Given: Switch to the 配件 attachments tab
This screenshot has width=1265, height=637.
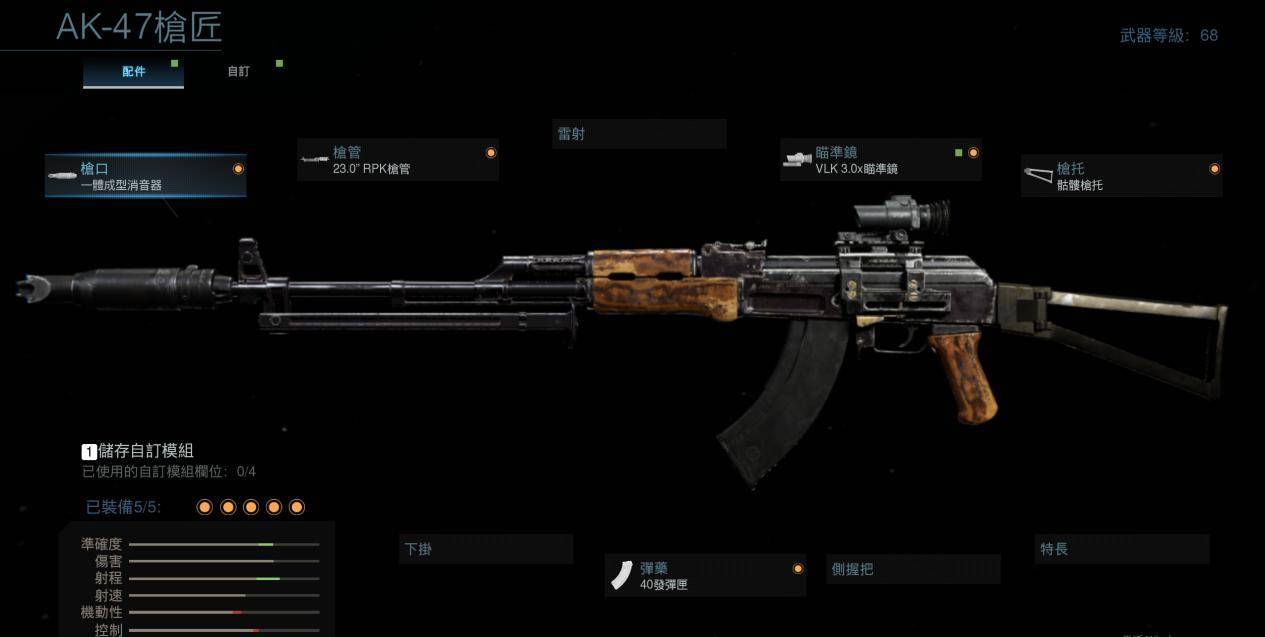Looking at the screenshot, I should [x=133, y=72].
